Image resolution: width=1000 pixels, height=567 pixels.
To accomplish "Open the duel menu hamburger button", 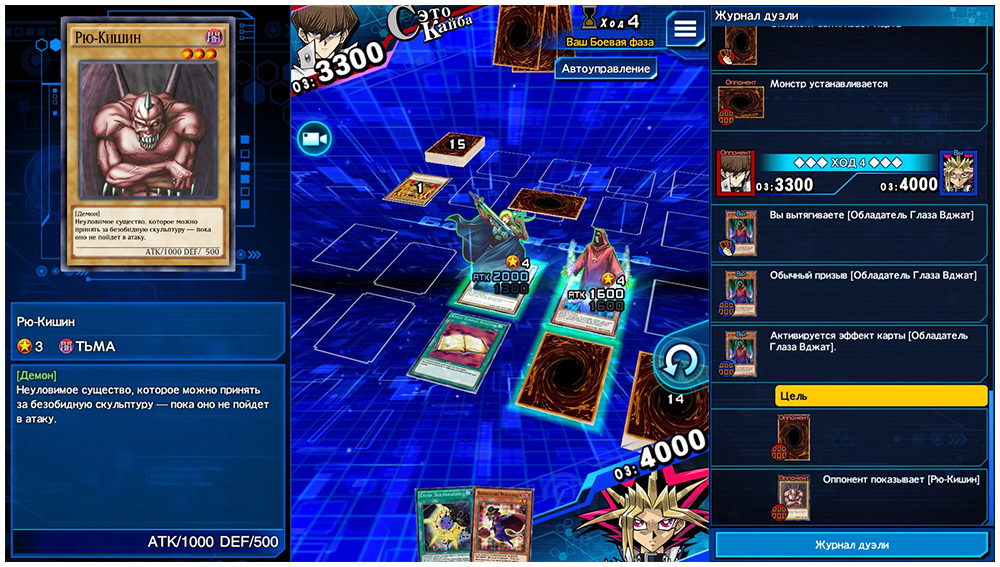I will [685, 28].
